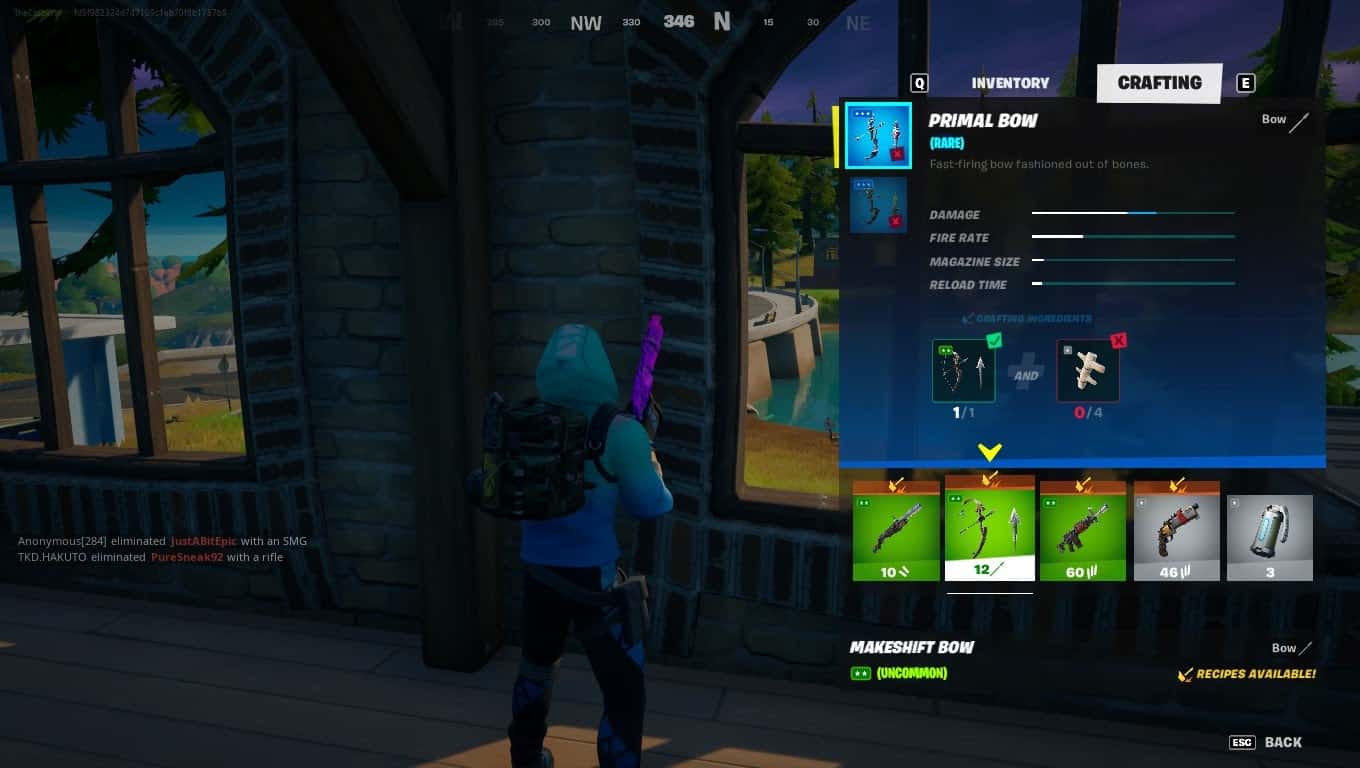Click the Damage stat bar
1360x768 pixels.
coord(1133,213)
